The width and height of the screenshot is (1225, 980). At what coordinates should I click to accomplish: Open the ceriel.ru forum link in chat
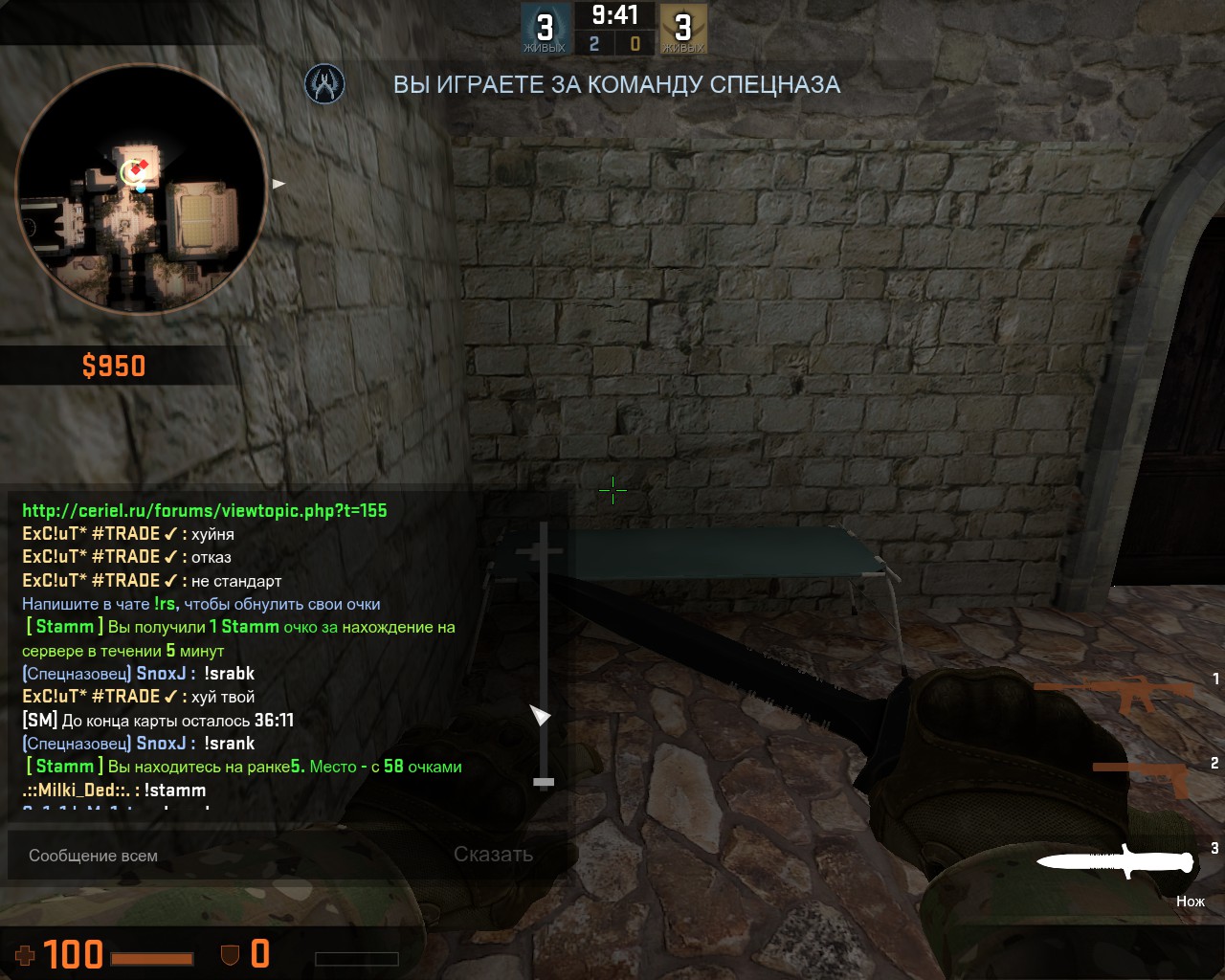tap(205, 511)
